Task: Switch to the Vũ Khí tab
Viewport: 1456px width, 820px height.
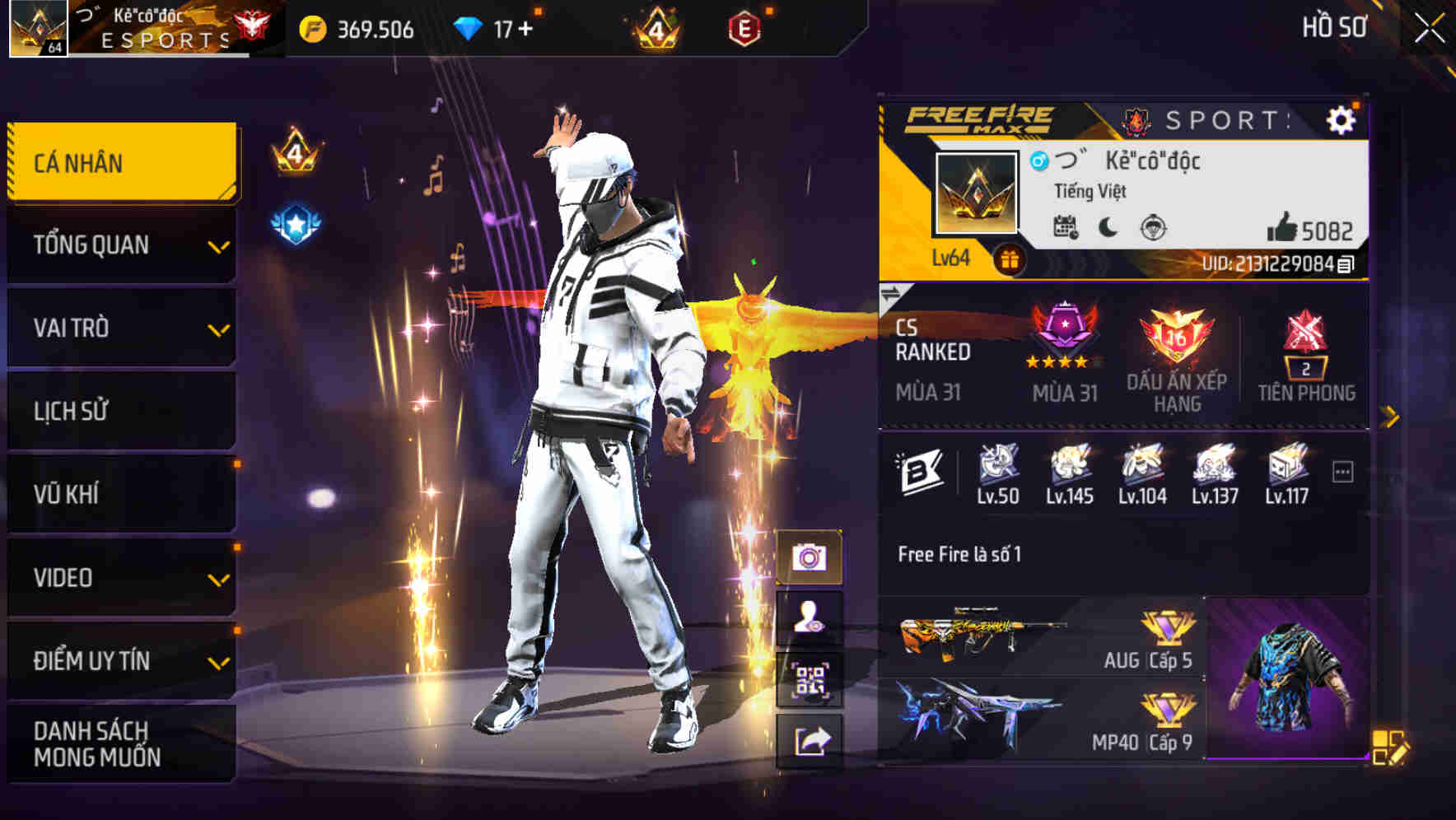Action: pos(119,494)
